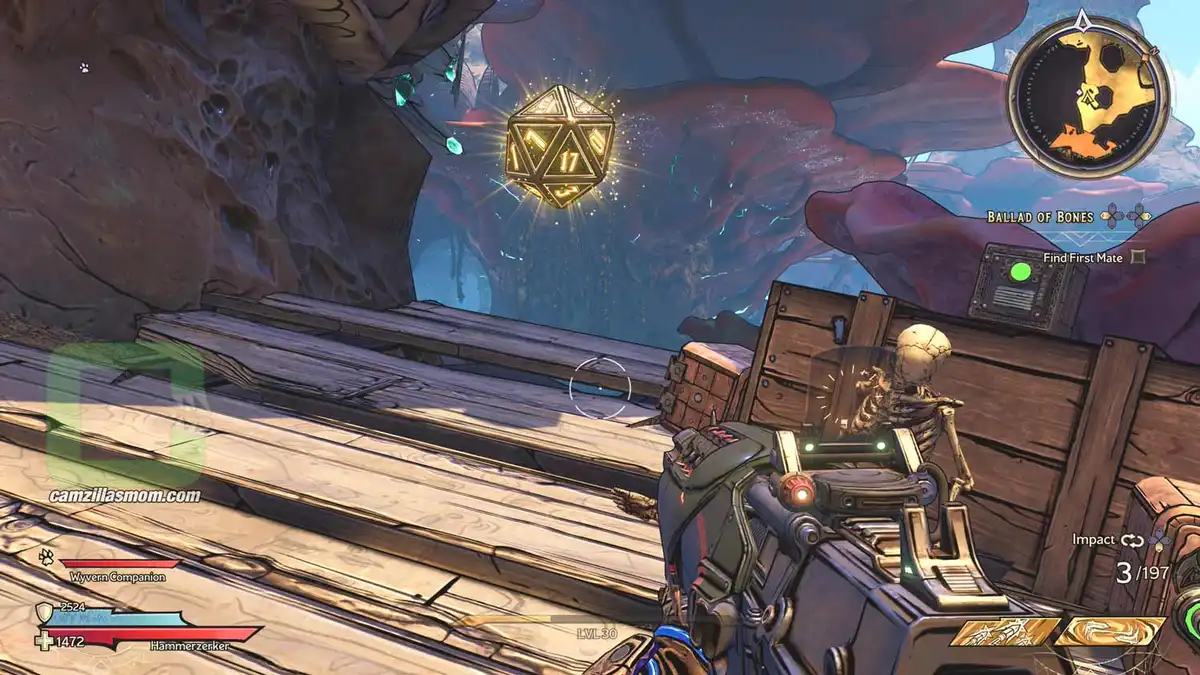The height and width of the screenshot is (675, 1200).
Task: Click the Find First Mate objective checkbox
Action: tap(1137, 257)
